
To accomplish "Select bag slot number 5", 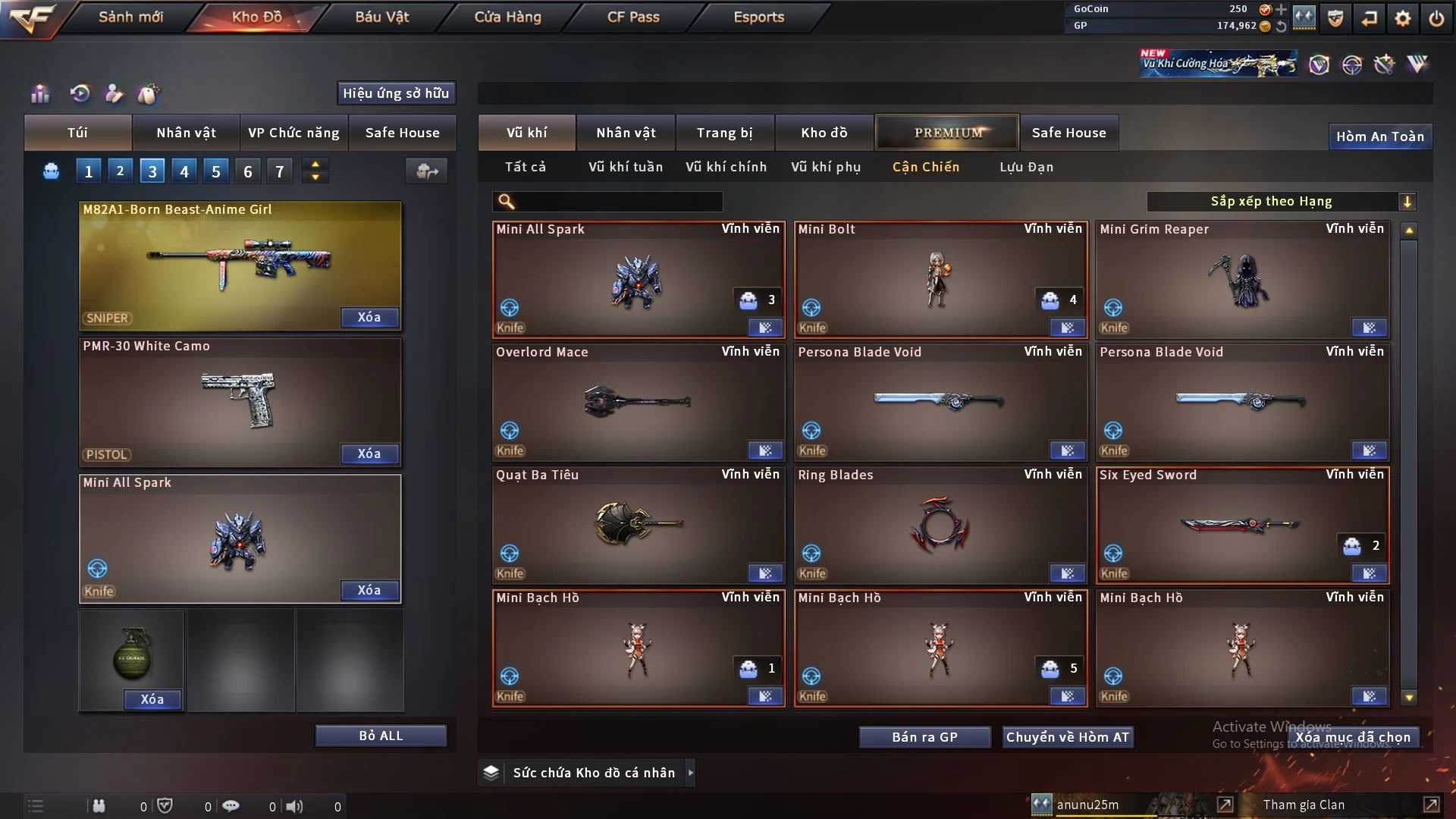I will (216, 171).
